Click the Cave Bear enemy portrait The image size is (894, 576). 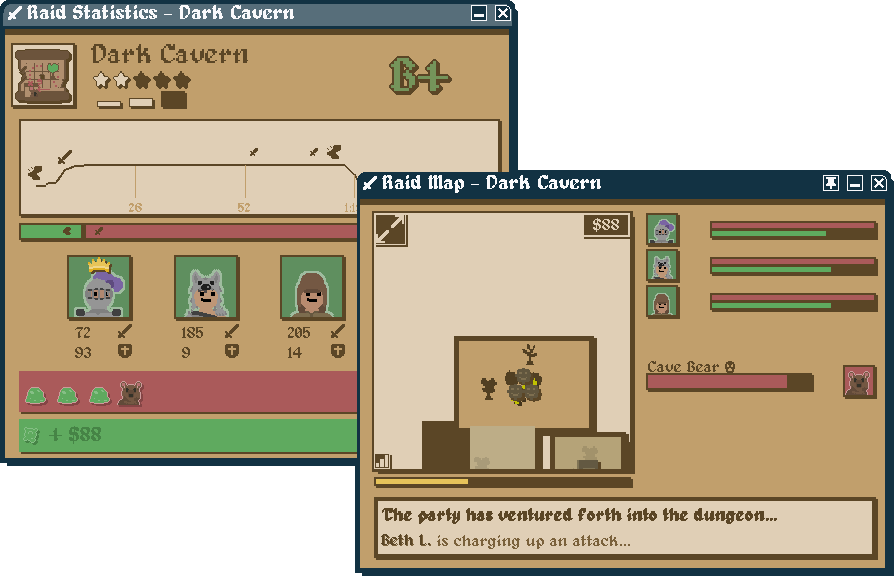[859, 382]
